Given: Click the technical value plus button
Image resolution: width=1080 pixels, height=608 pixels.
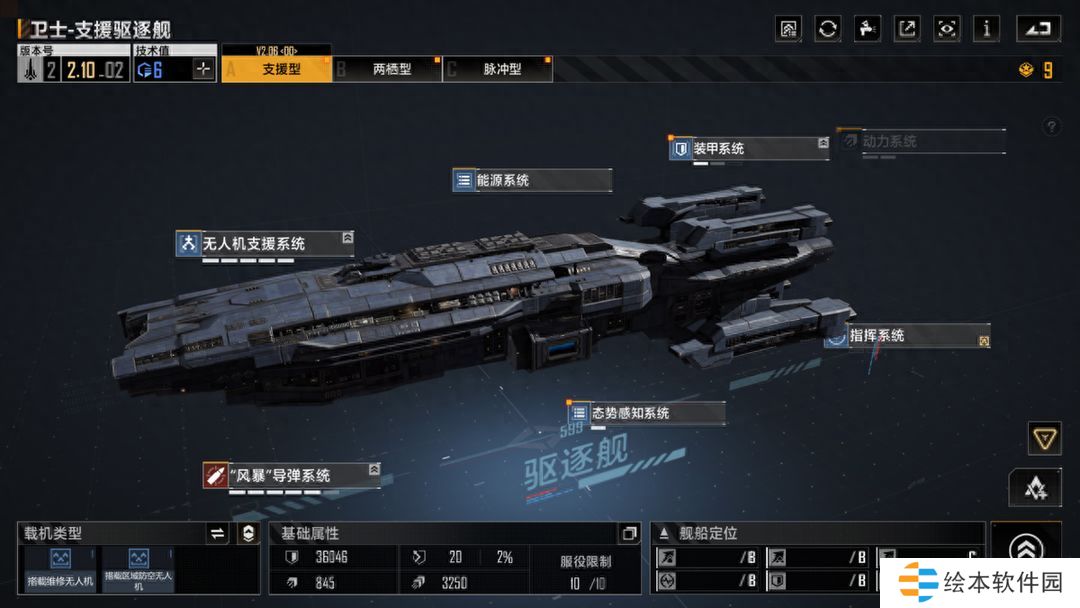Looking at the screenshot, I should click(x=204, y=69).
